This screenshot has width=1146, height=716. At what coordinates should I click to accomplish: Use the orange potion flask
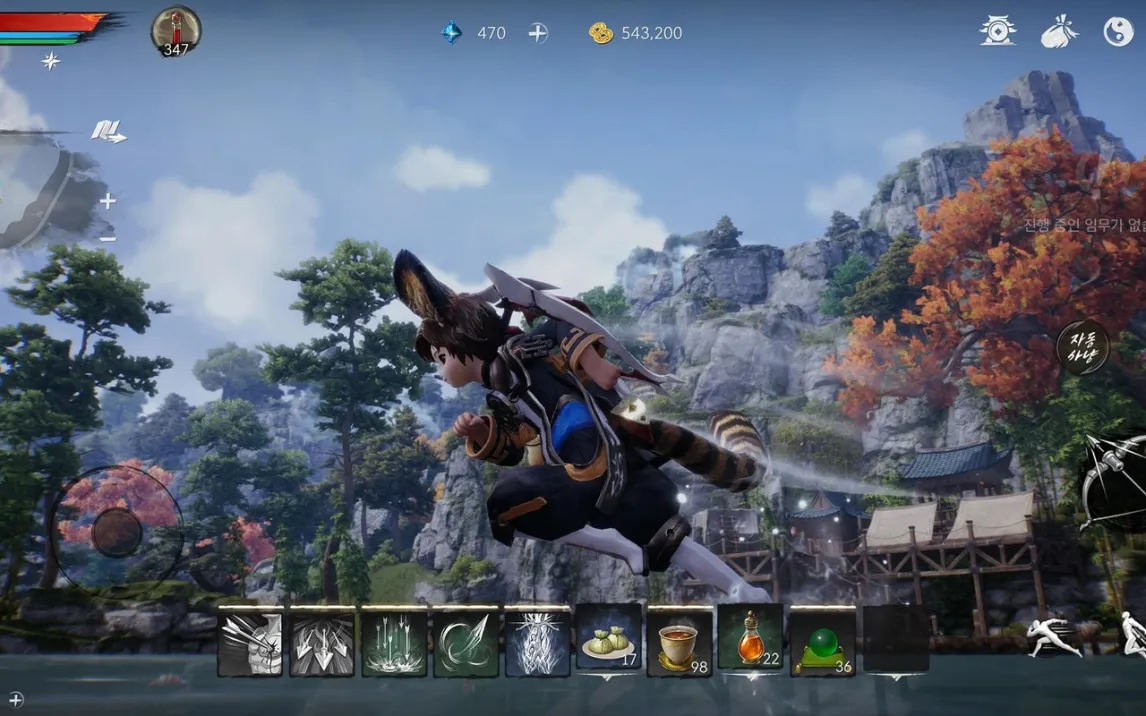[751, 640]
